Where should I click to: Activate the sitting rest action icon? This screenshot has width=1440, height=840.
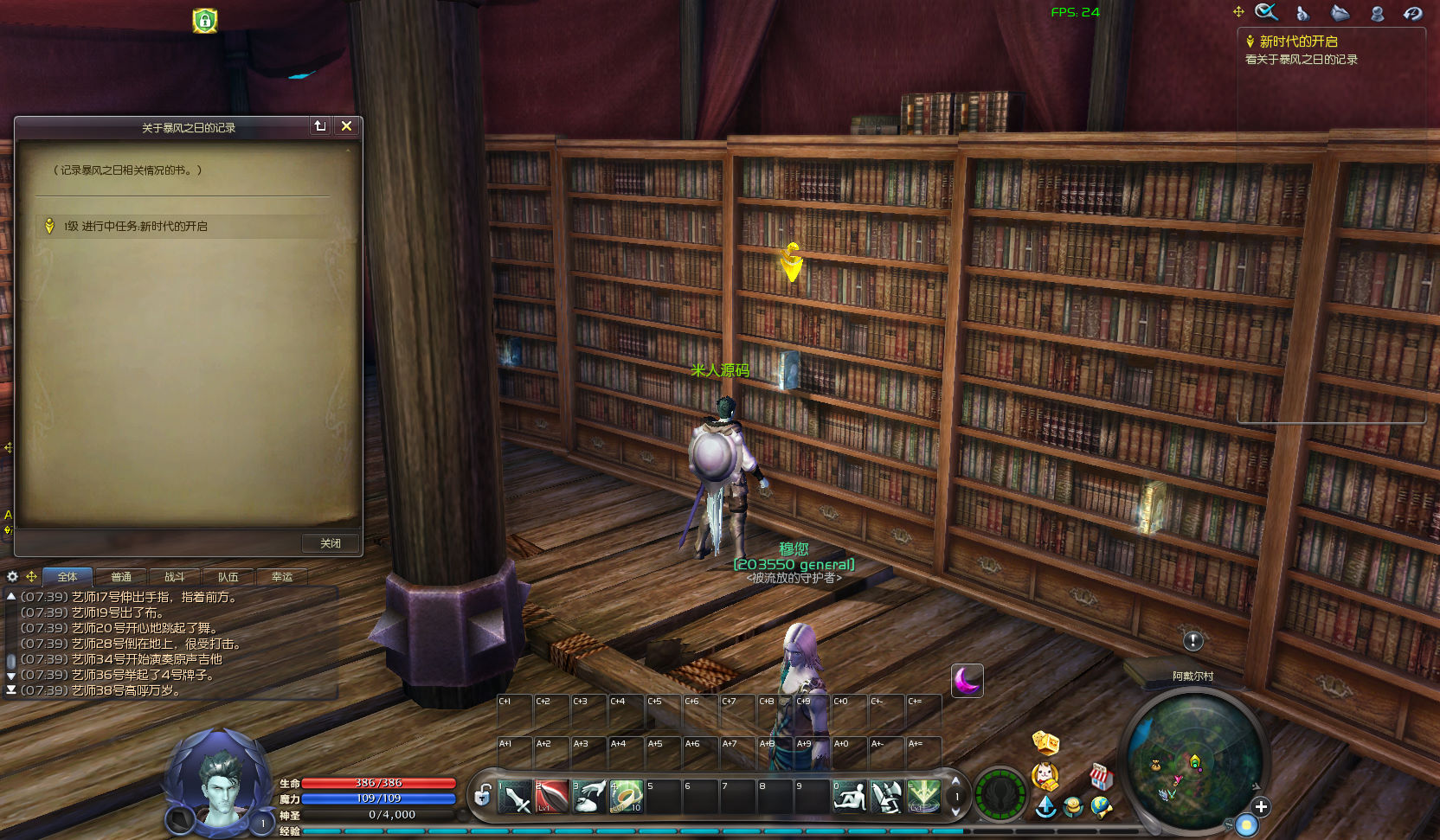pos(849,797)
